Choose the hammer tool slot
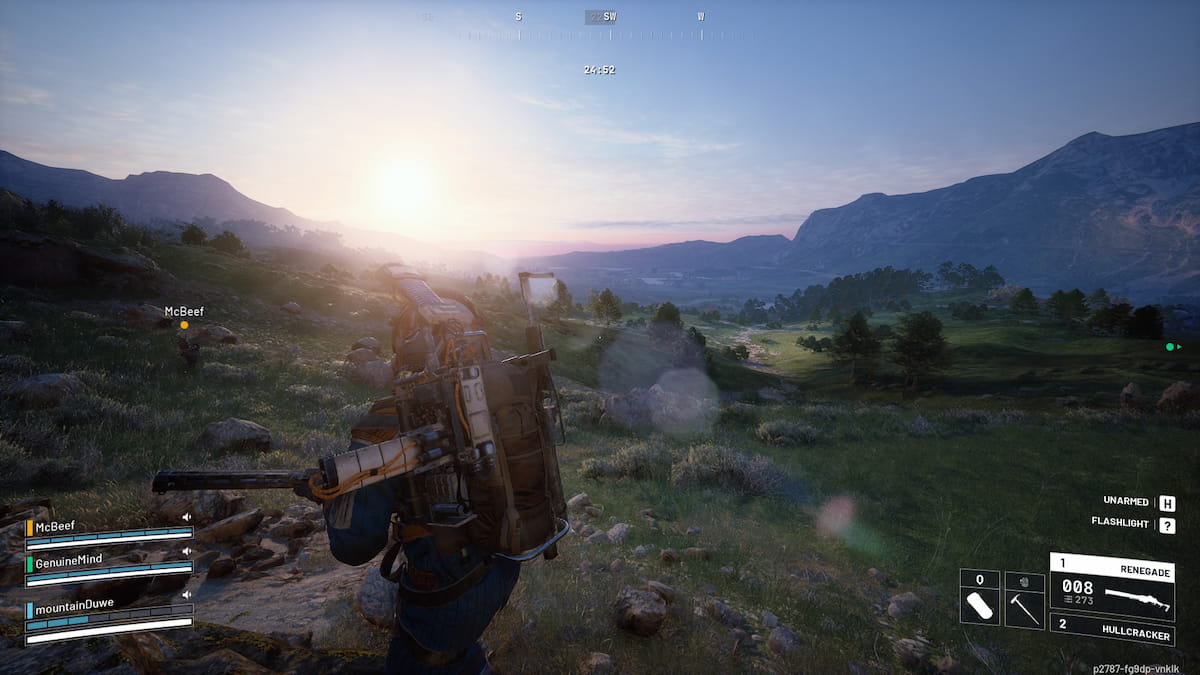Screen dimensions: 1200x675 [x=1024, y=598]
